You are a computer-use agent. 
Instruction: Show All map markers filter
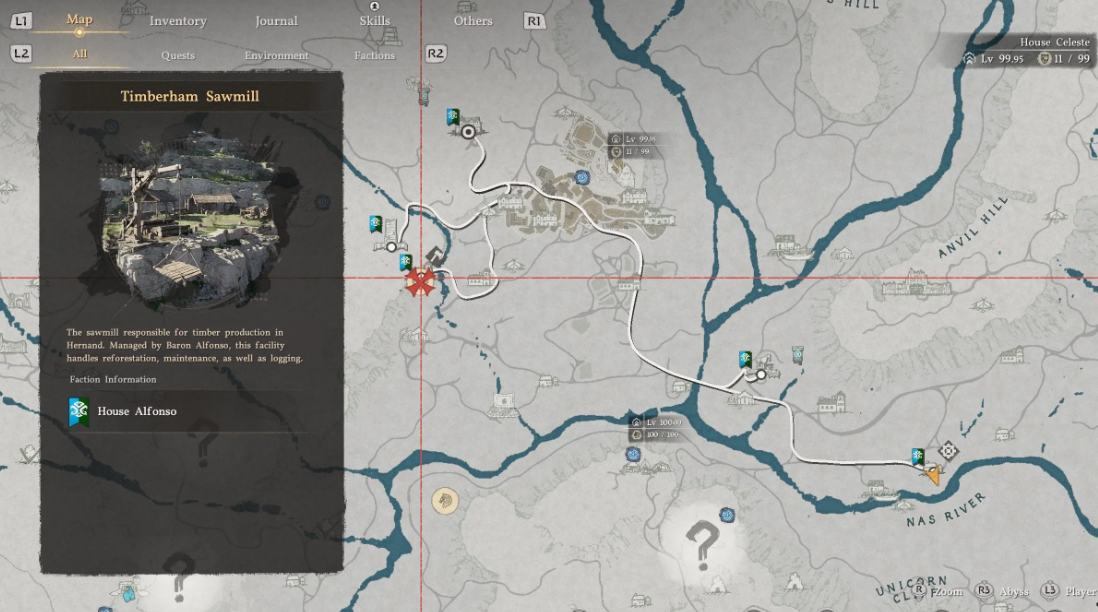pos(79,54)
